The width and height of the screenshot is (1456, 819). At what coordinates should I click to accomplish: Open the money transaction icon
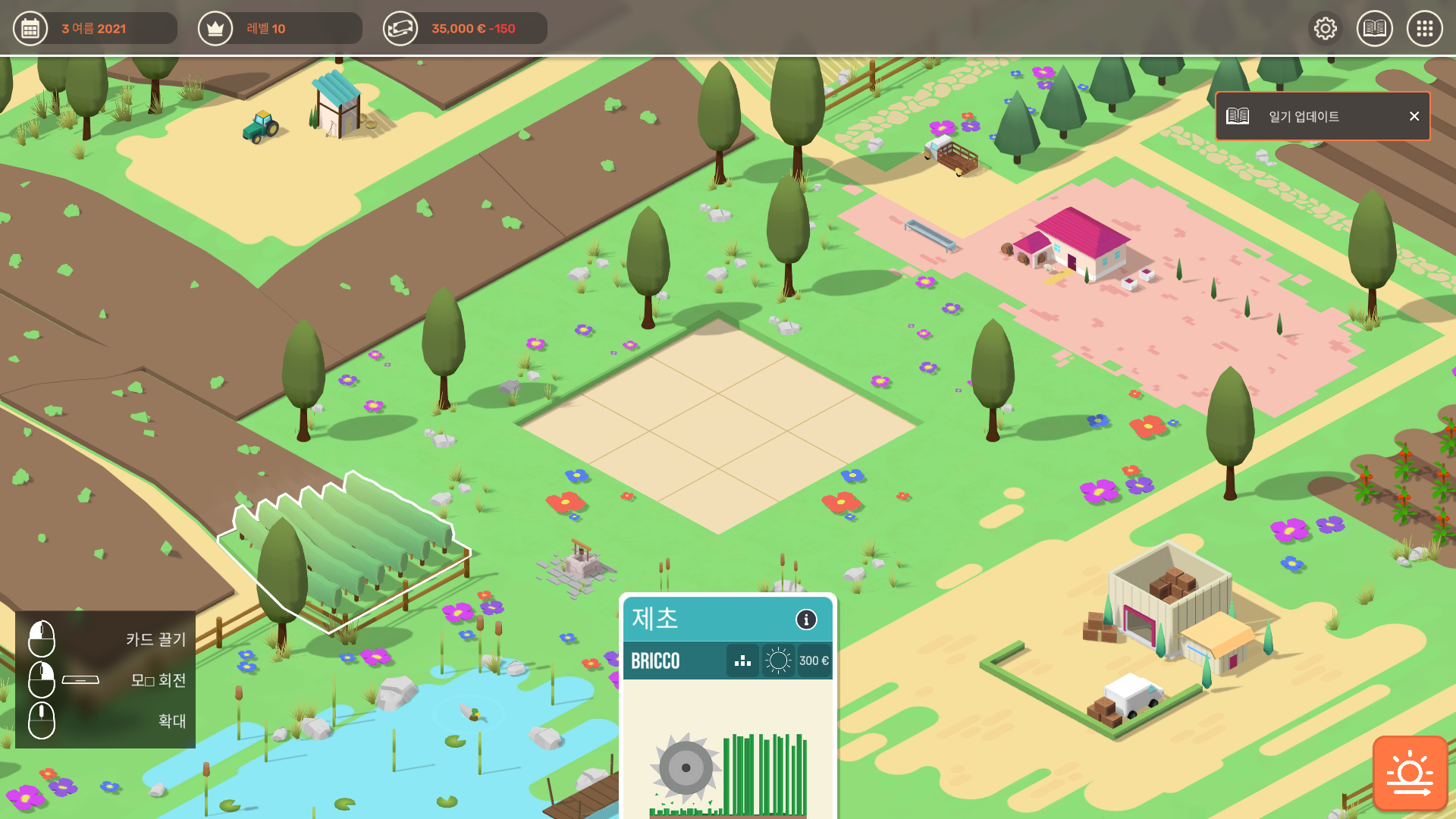point(401,28)
